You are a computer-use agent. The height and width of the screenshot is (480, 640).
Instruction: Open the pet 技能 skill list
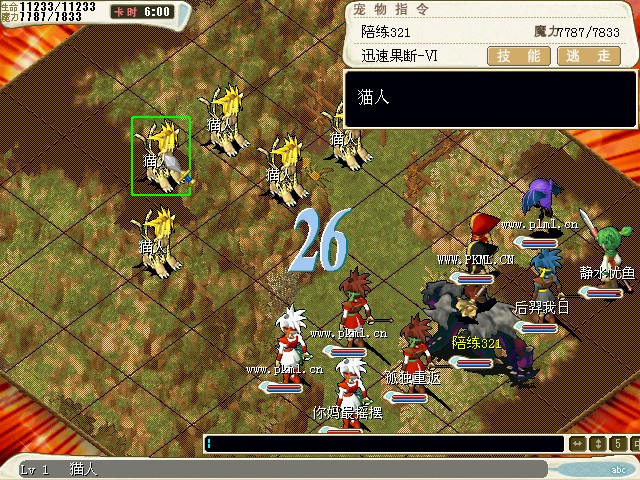[x=518, y=56]
